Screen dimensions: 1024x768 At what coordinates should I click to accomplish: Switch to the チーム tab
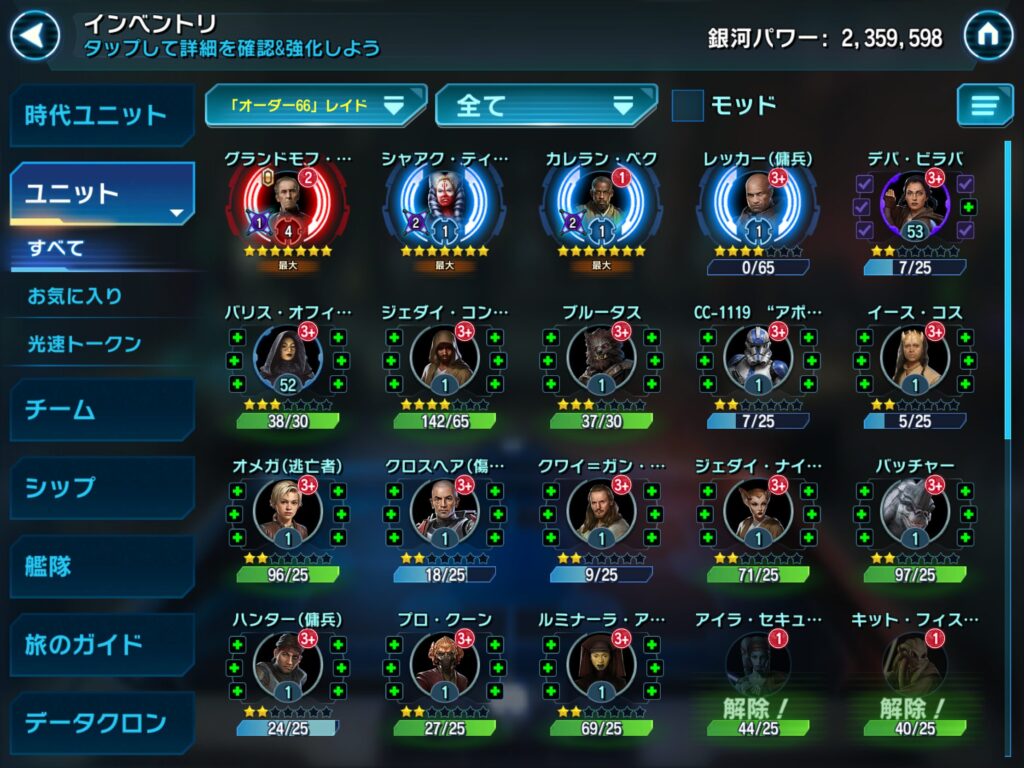pos(101,409)
